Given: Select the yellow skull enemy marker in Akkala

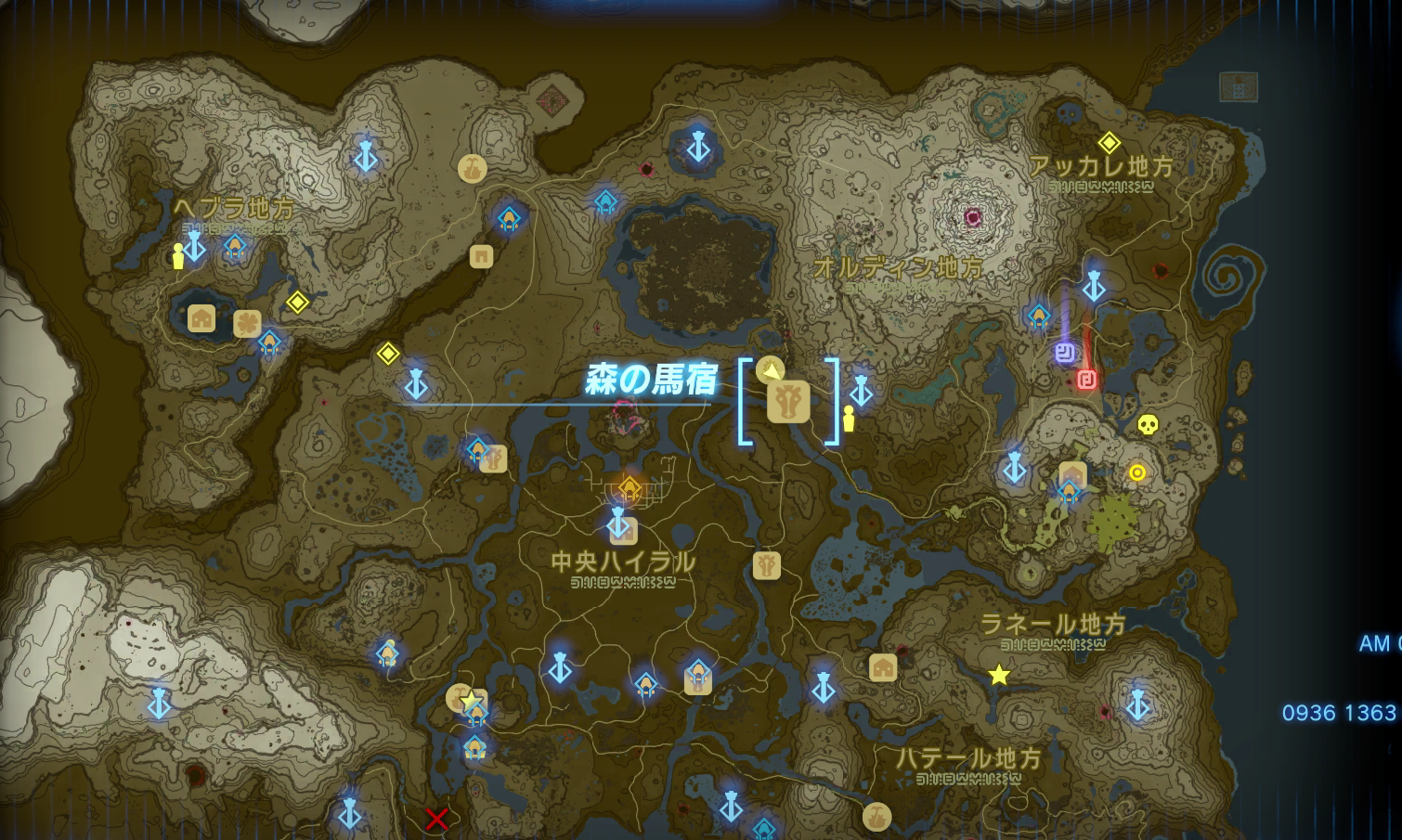Looking at the screenshot, I should point(1146,425).
